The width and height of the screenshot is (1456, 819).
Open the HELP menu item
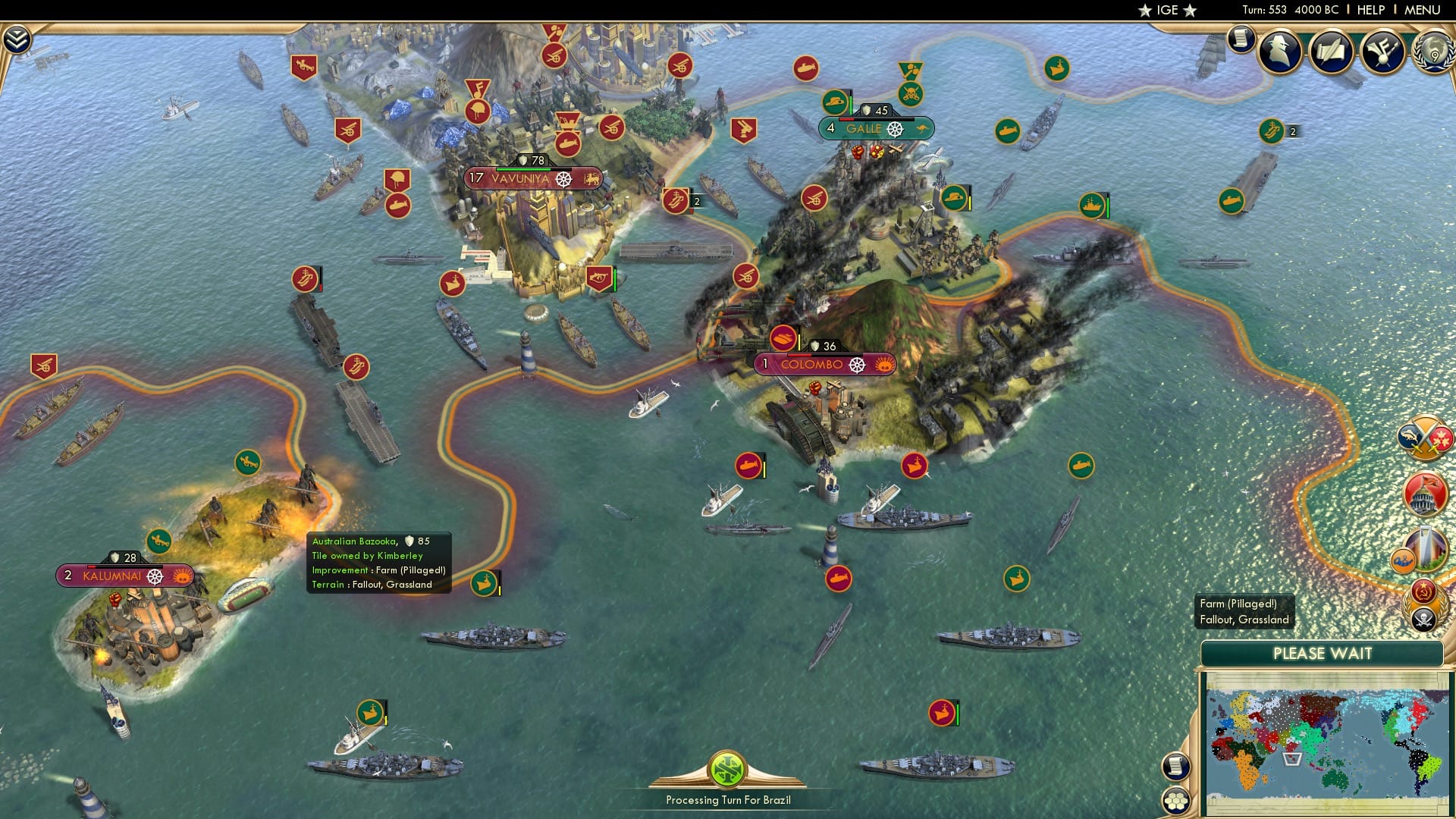[x=1370, y=10]
